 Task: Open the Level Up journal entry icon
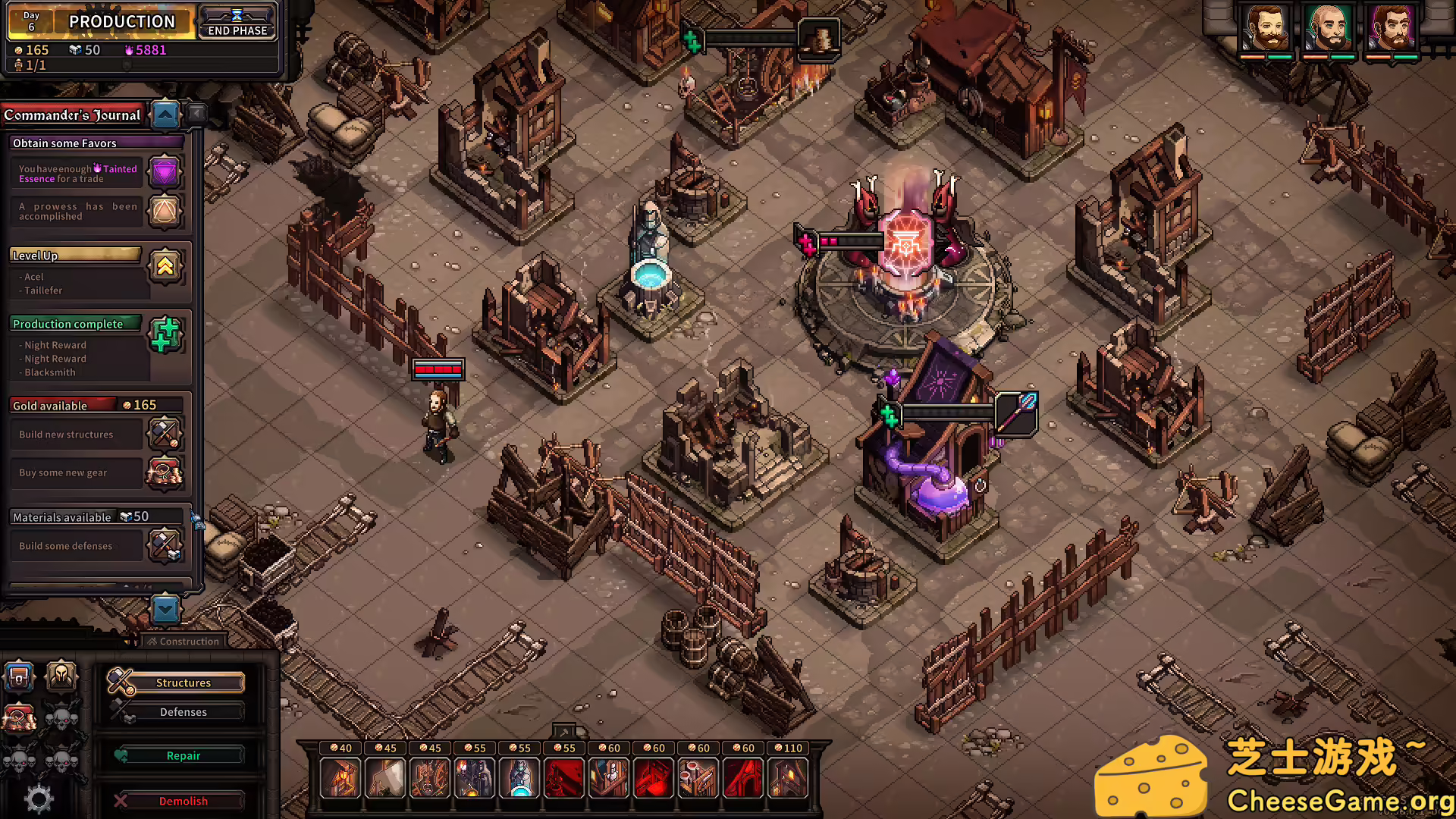pos(165,266)
